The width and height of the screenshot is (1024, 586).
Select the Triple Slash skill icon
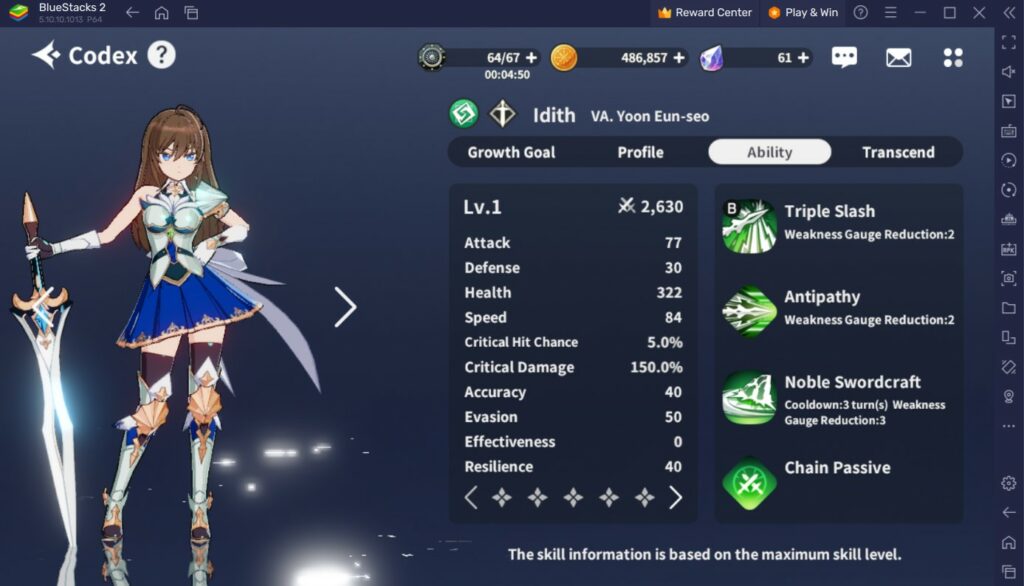749,226
